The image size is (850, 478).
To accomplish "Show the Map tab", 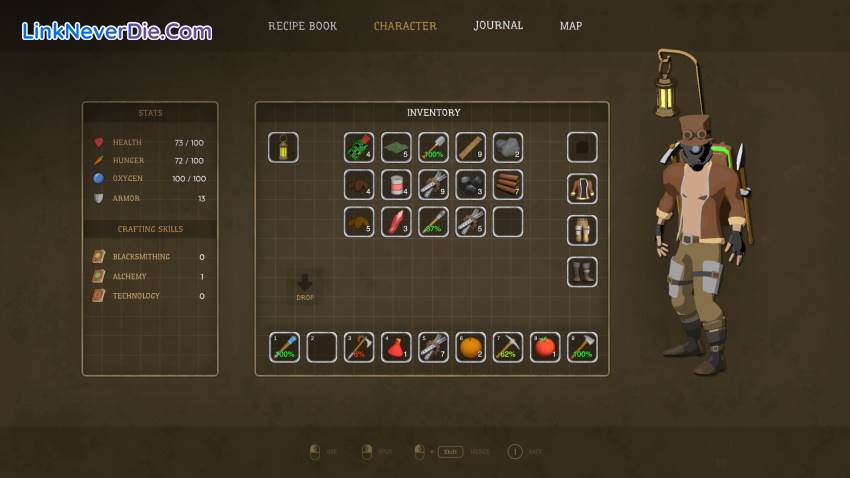I will pyautogui.click(x=571, y=26).
